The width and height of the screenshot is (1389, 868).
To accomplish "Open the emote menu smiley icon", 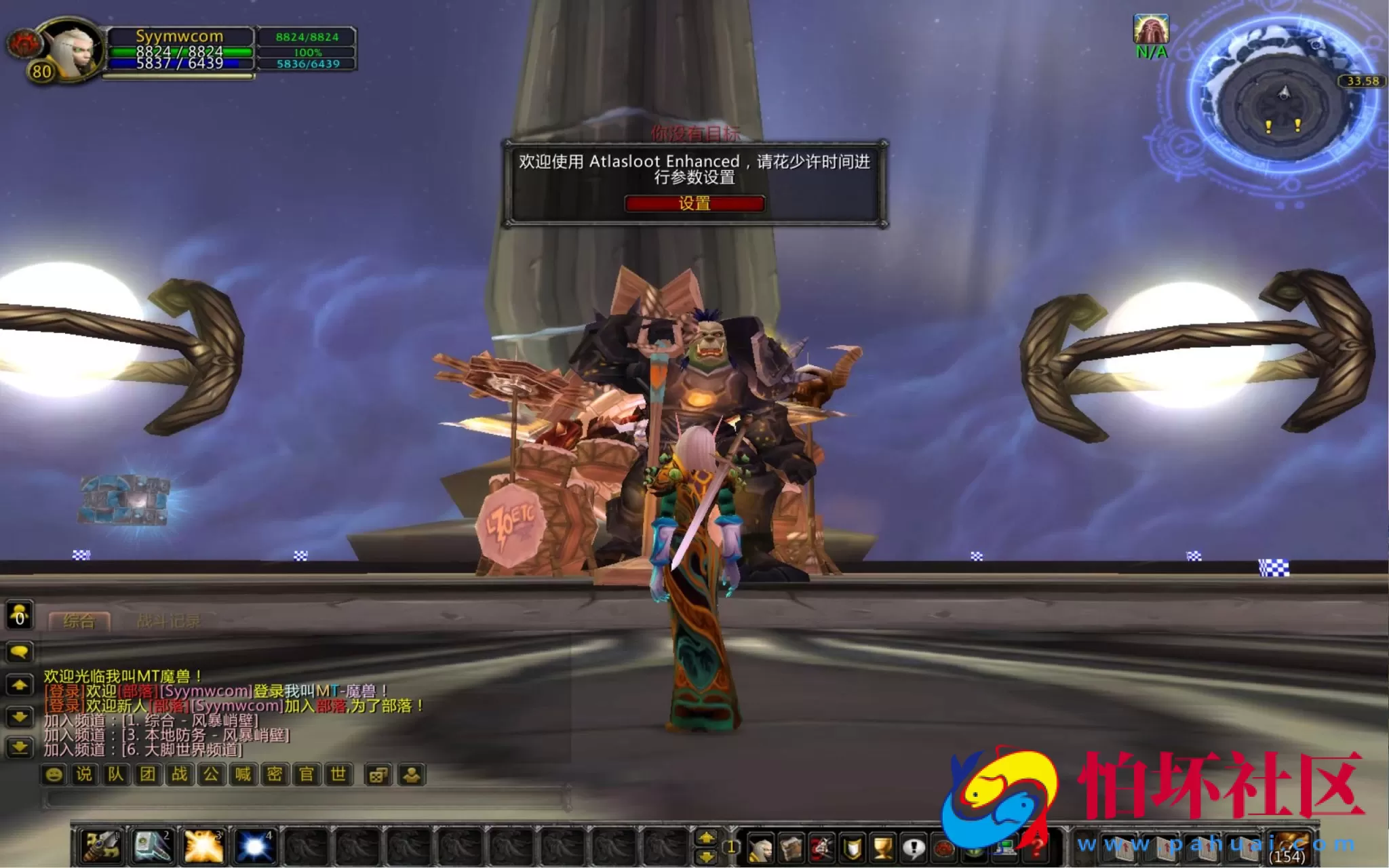I will click(54, 773).
